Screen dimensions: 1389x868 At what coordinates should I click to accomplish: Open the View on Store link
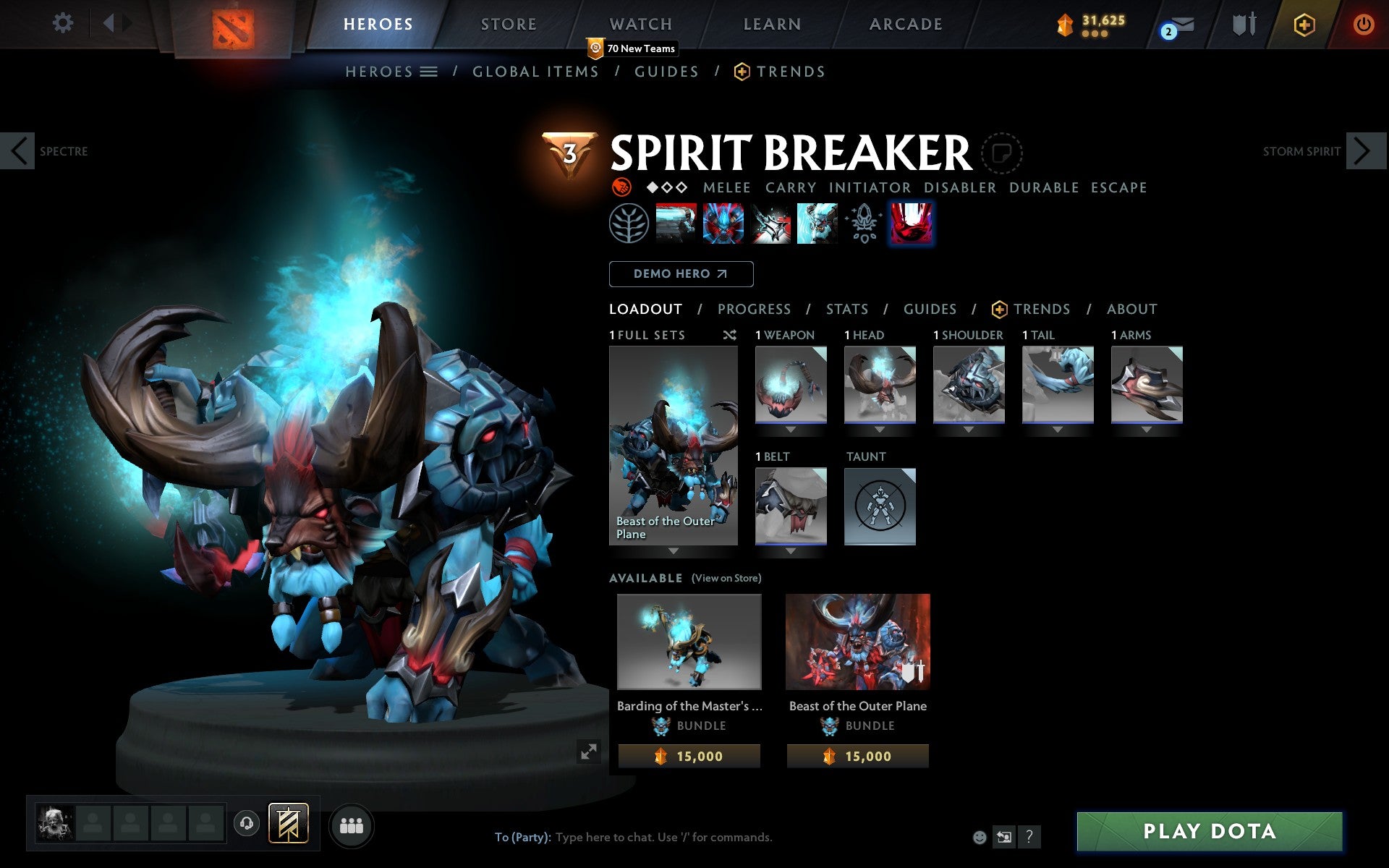[726, 578]
